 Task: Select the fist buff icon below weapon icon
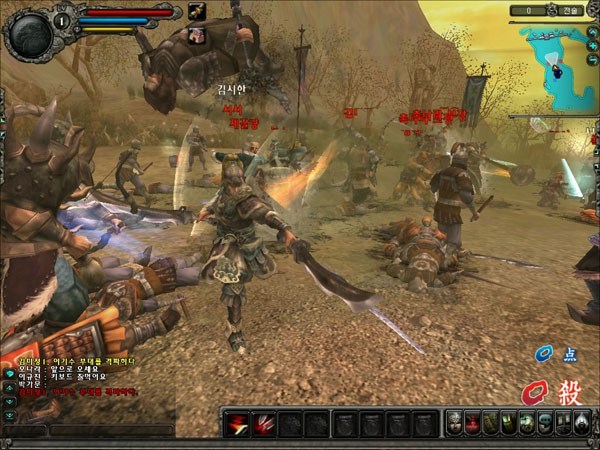coord(196,34)
